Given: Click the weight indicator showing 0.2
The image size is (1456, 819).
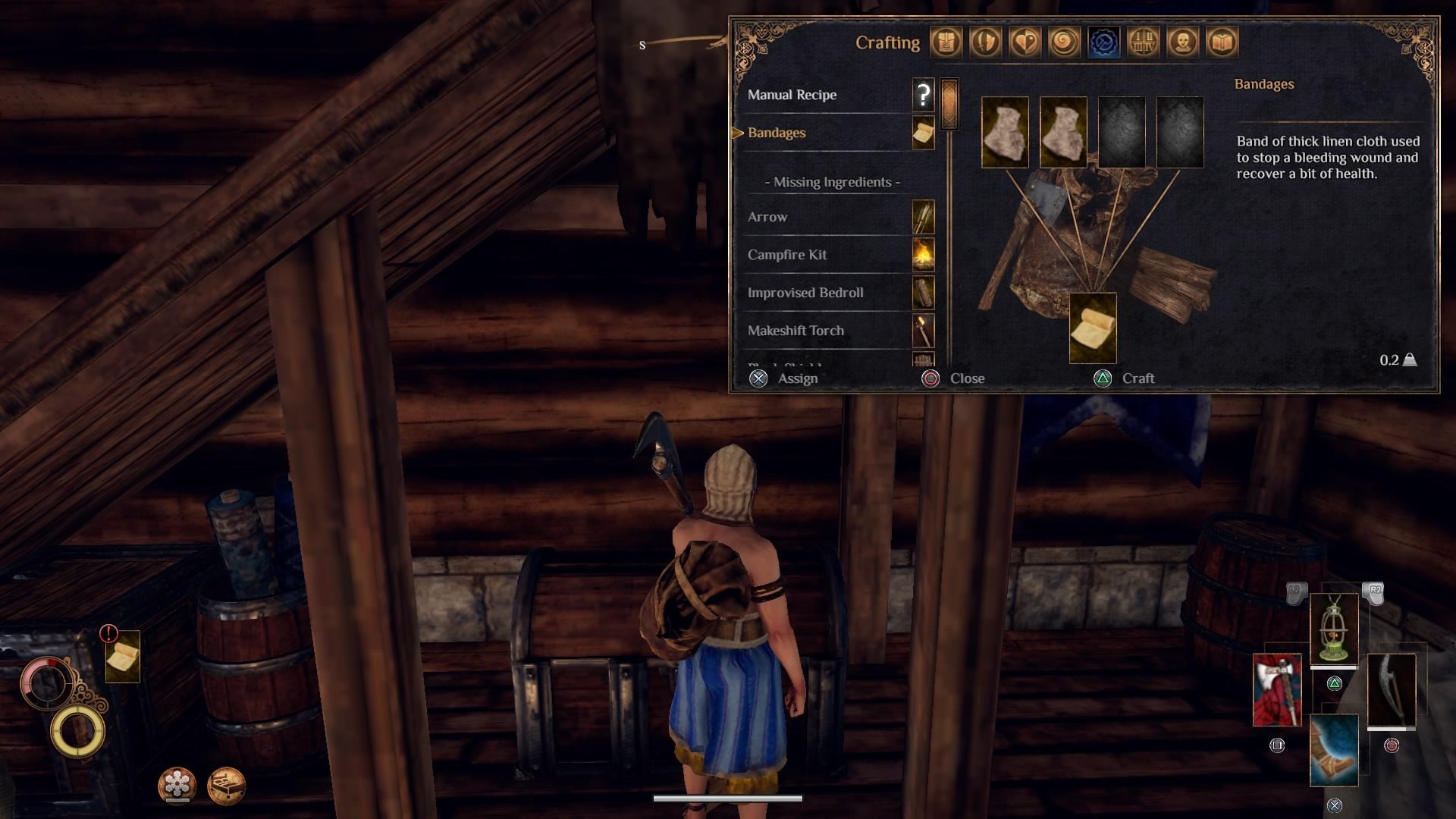Looking at the screenshot, I should 1395,362.
